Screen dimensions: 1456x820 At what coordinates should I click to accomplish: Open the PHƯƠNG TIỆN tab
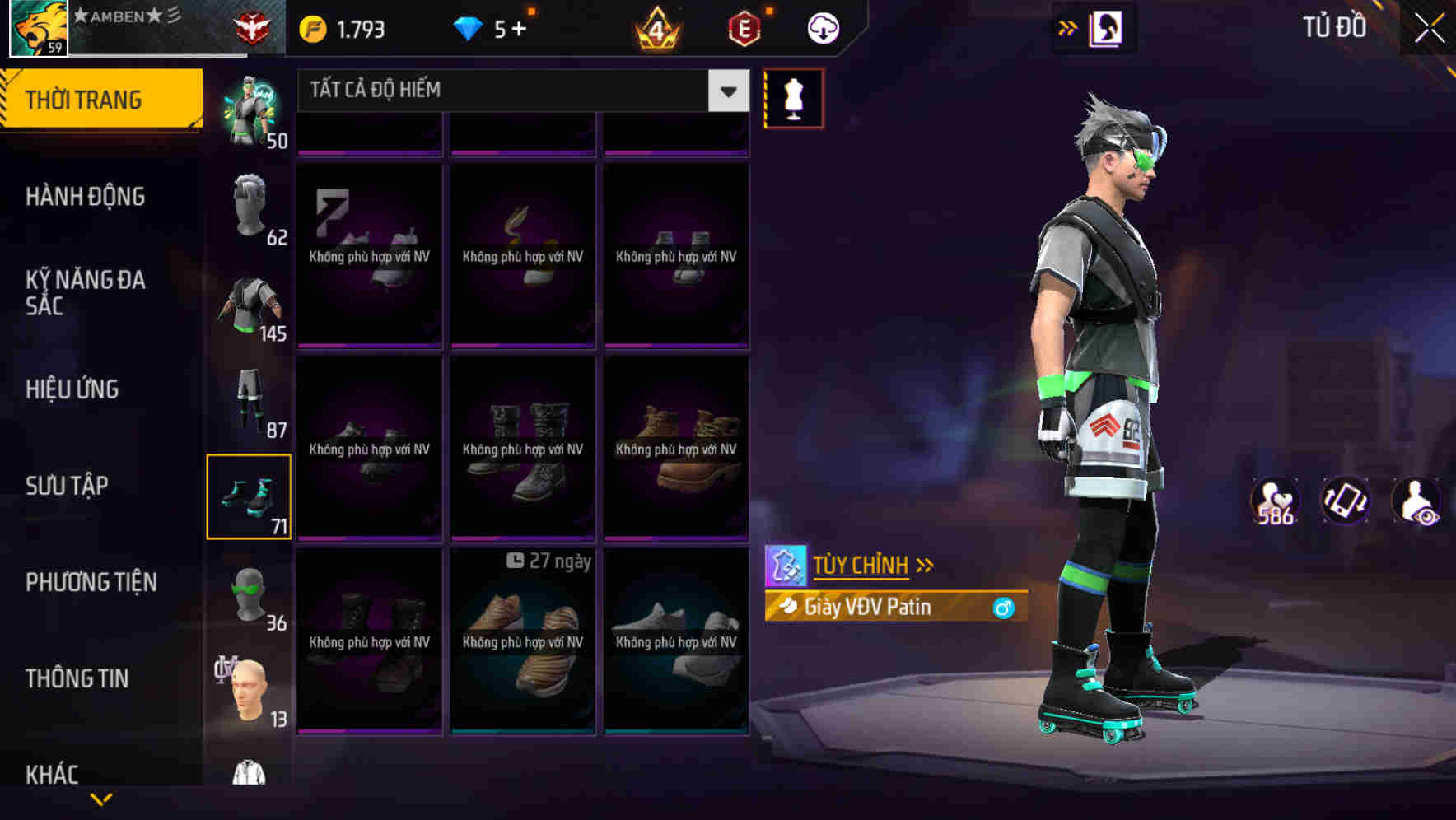pyautogui.click(x=91, y=582)
